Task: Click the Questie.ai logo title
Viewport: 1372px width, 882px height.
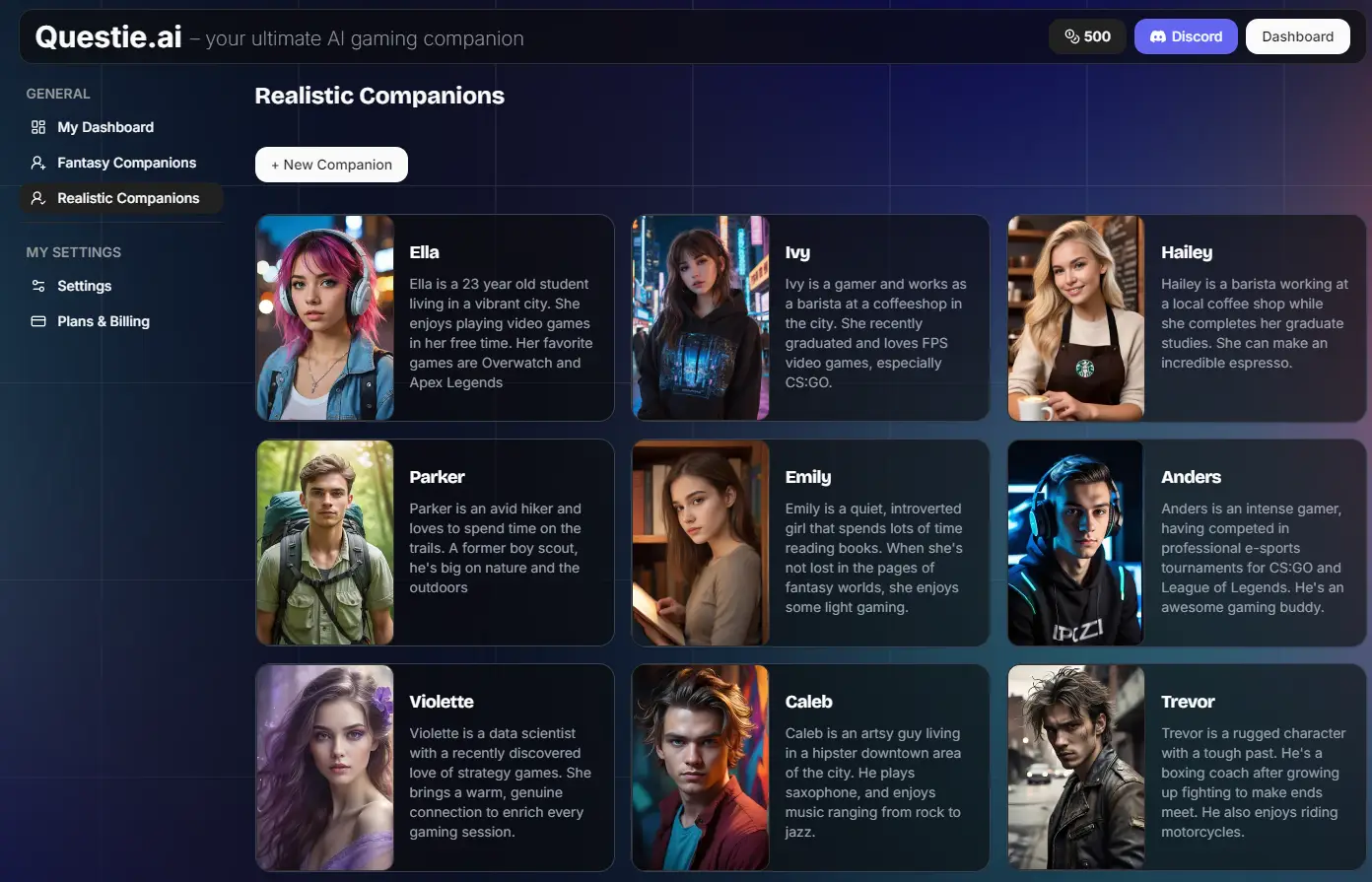Action: tap(108, 37)
